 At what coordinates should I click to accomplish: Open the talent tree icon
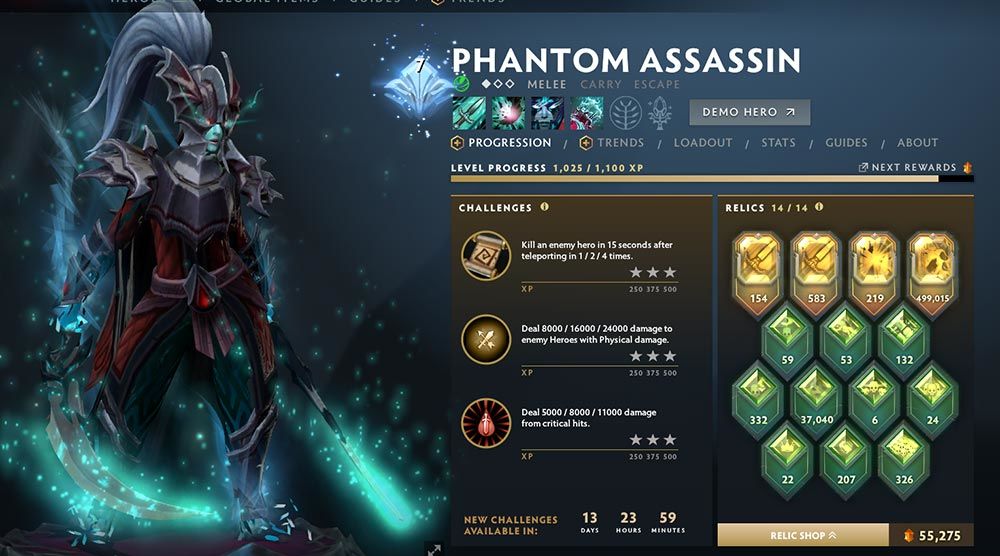[x=625, y=113]
